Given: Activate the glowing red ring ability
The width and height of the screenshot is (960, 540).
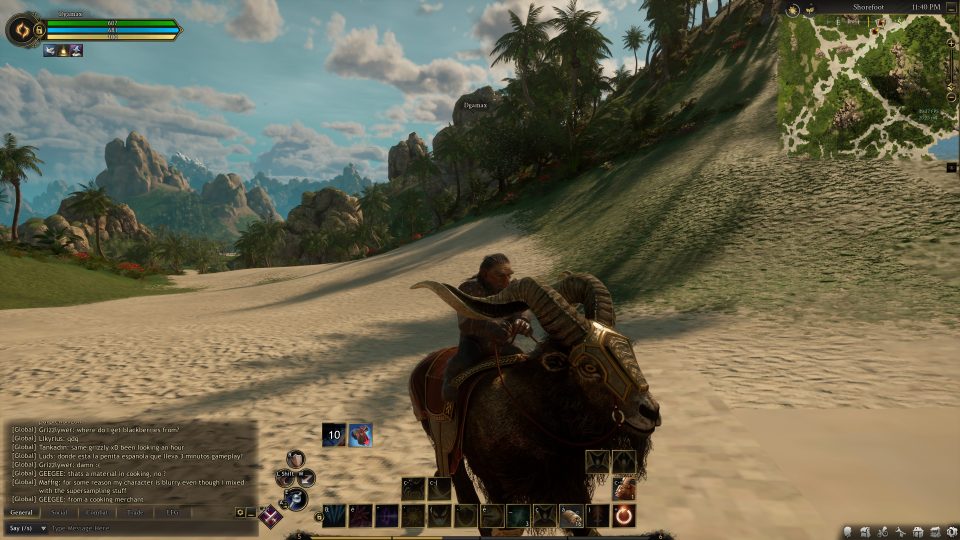Looking at the screenshot, I should tap(624, 516).
